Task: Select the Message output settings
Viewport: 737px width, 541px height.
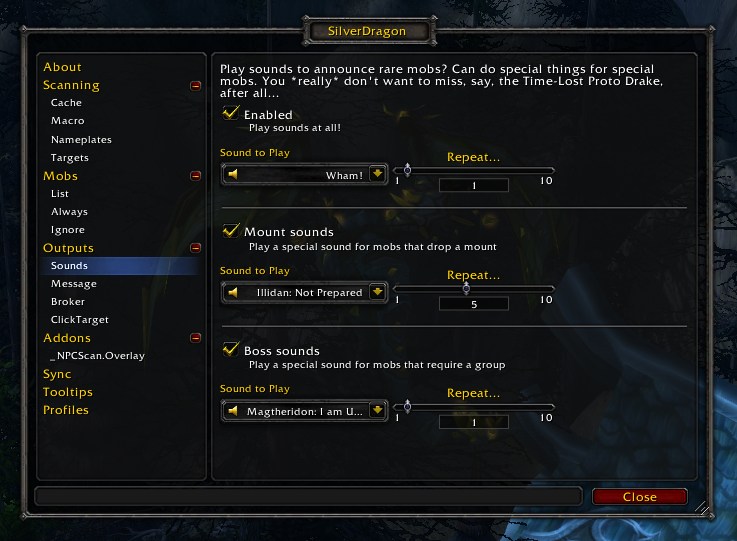Action: point(74,284)
